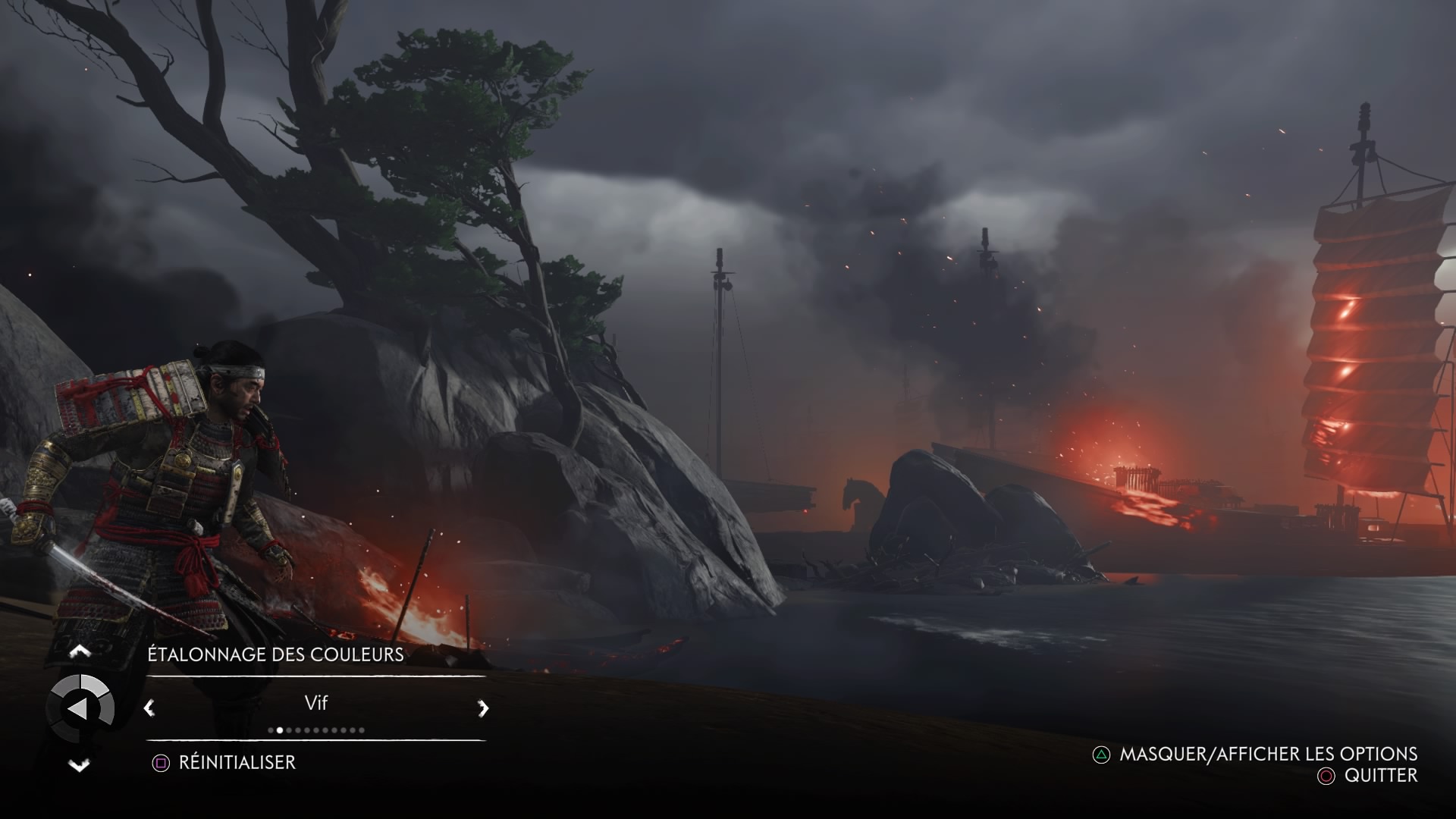Screen dimensions: 1456x819
Task: Click the circular photo mode dial
Action: click(80, 708)
